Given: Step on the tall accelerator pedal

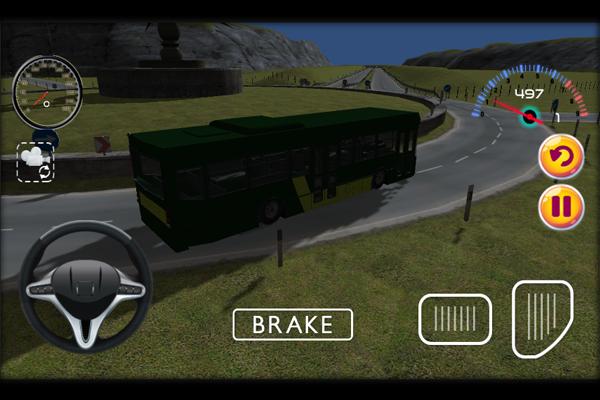Looking at the screenshot, I should 542,318.
